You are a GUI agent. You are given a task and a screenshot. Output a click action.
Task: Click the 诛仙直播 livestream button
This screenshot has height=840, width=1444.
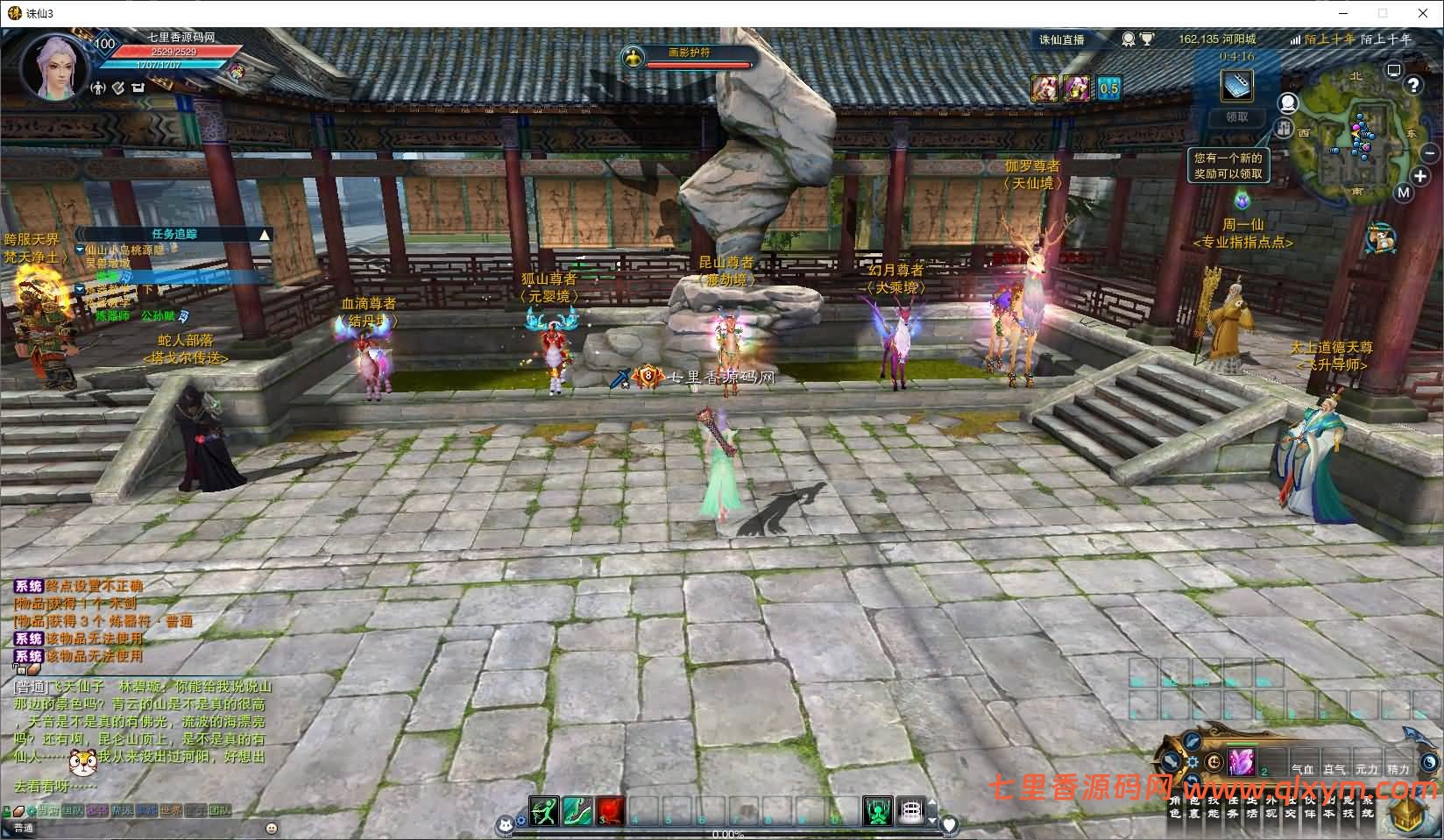click(1063, 39)
